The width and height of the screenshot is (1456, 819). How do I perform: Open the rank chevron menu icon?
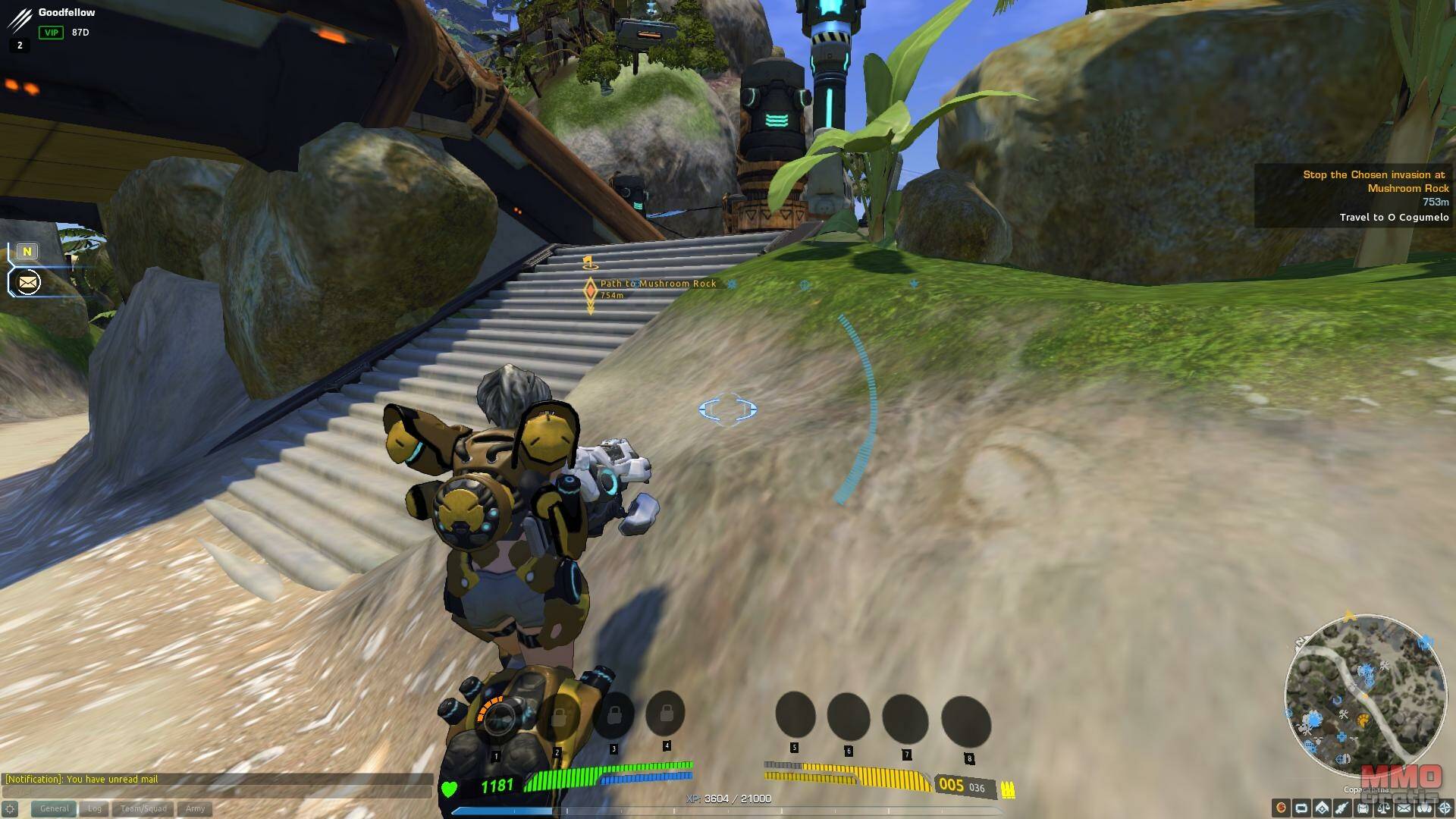click(x=1322, y=808)
